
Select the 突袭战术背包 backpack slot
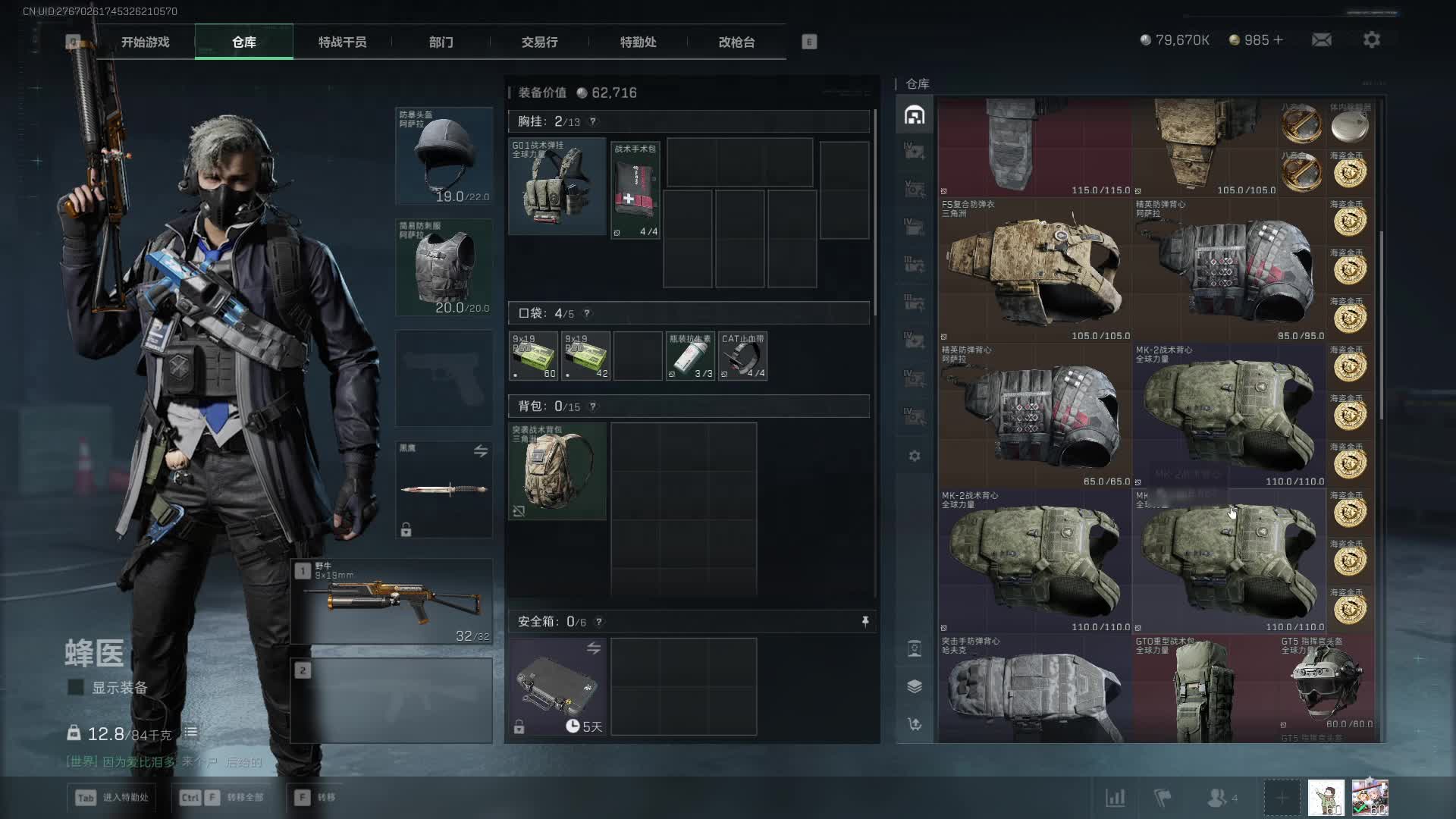[x=557, y=471]
